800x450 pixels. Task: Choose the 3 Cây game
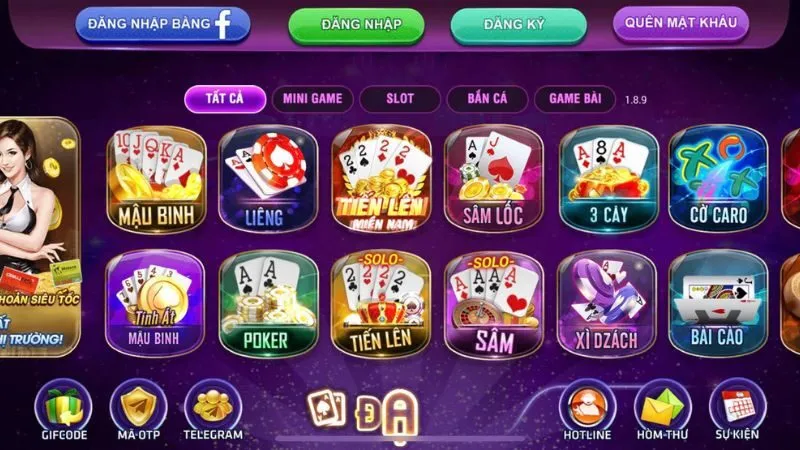pos(607,178)
